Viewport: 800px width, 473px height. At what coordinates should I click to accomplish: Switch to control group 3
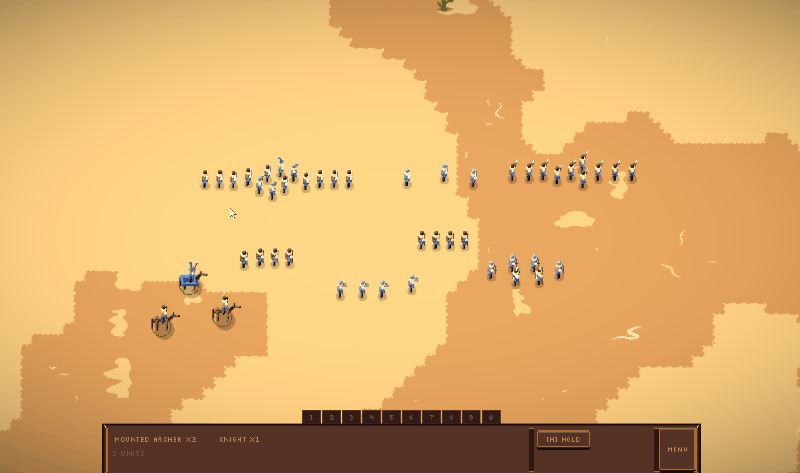click(351, 417)
